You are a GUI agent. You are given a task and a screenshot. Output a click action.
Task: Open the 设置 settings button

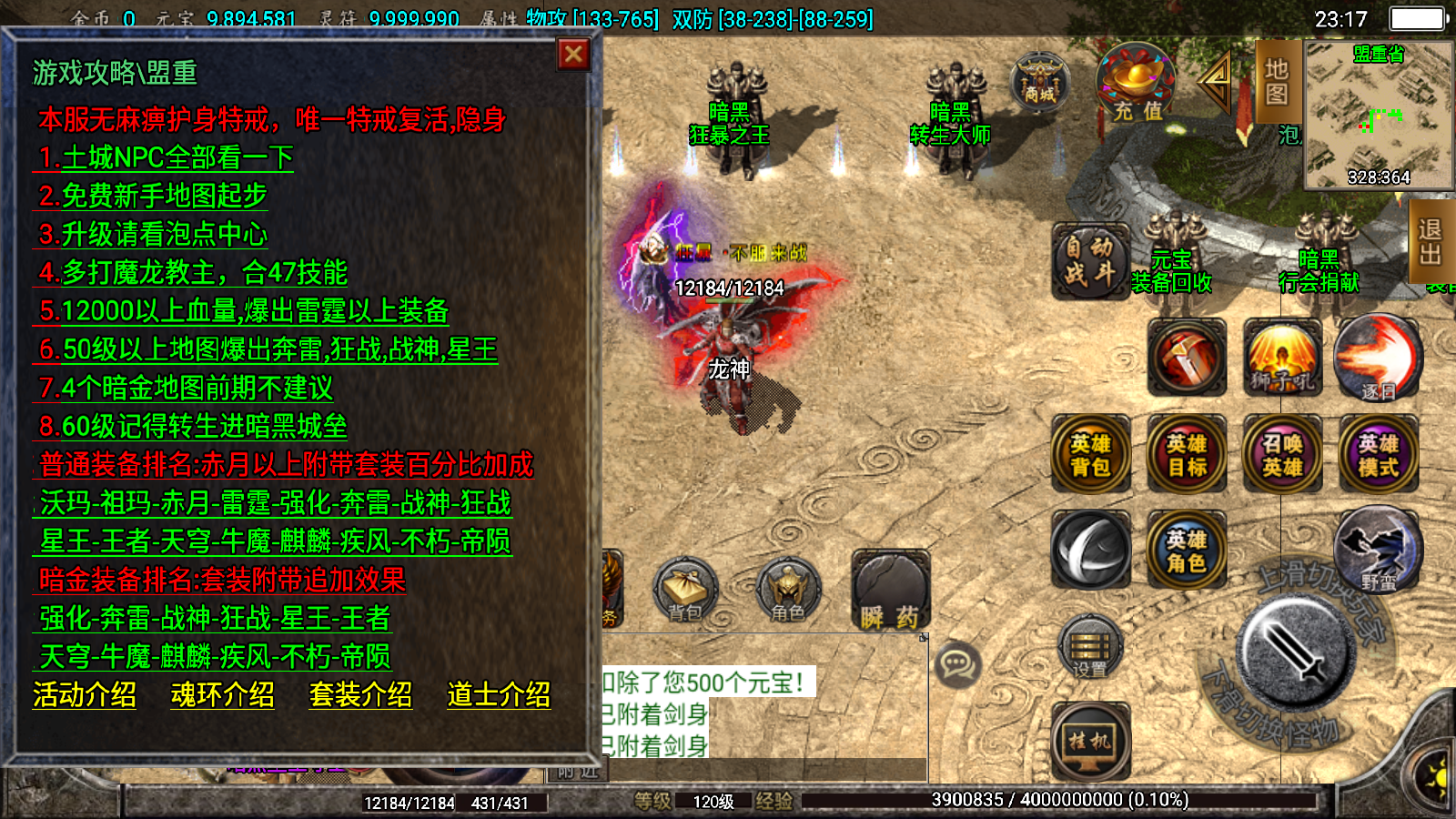click(1090, 648)
